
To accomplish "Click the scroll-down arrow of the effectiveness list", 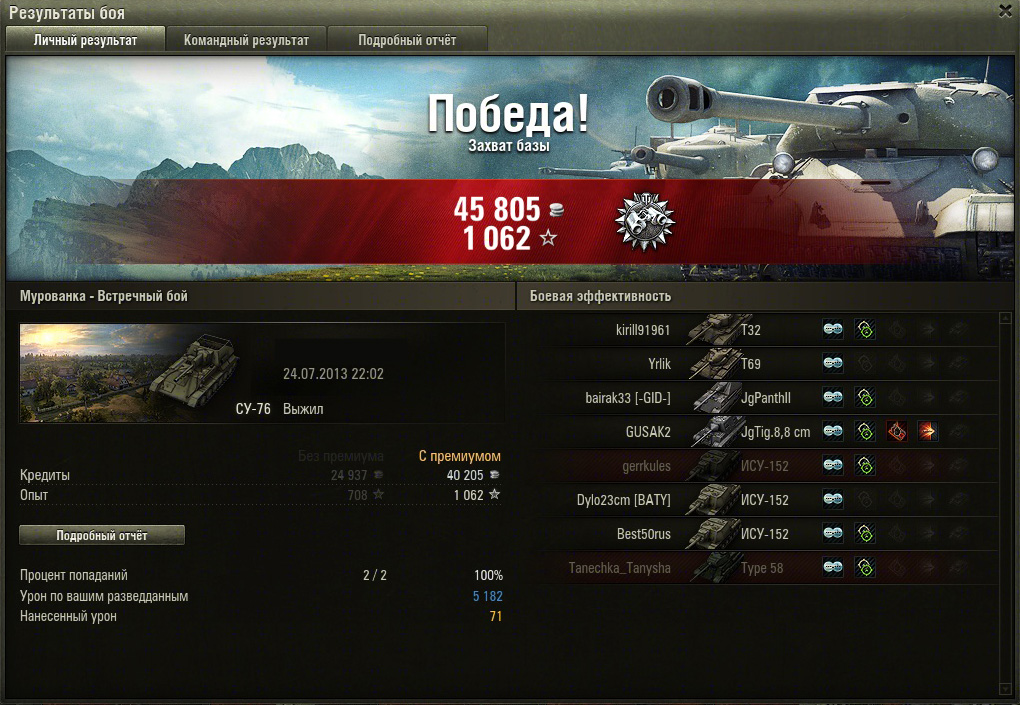I will tap(1006, 688).
